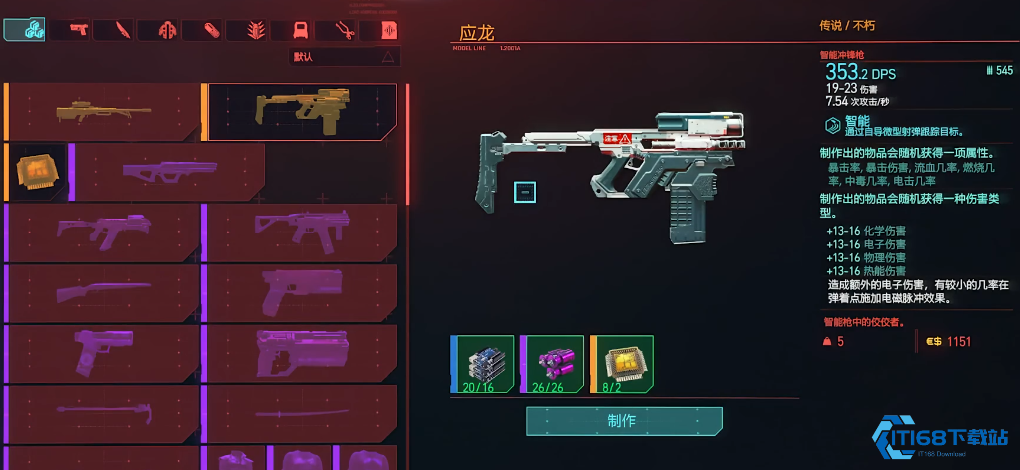Image resolution: width=1020 pixels, height=470 pixels.
Task: Select the gold sniper rifle recipe
Action: pos(103,111)
